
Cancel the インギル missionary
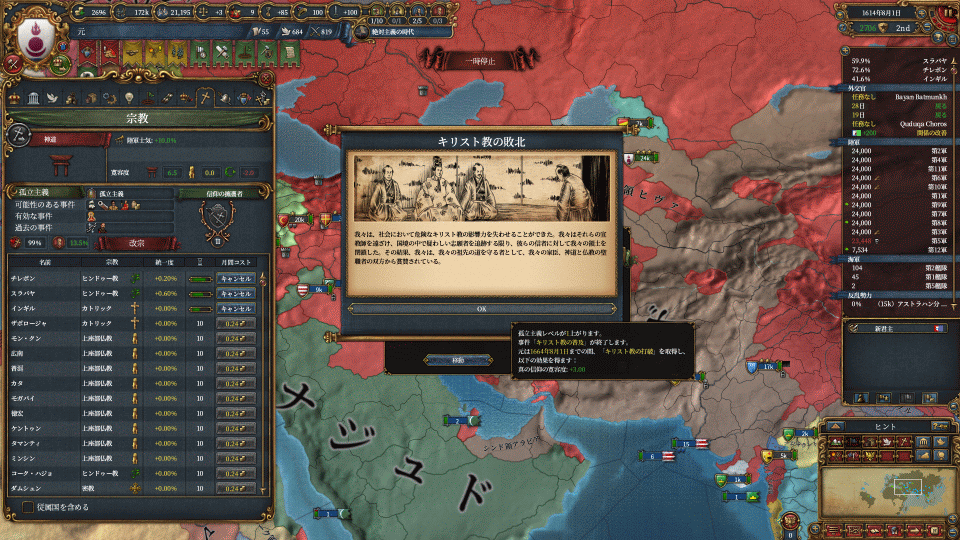tap(235, 309)
